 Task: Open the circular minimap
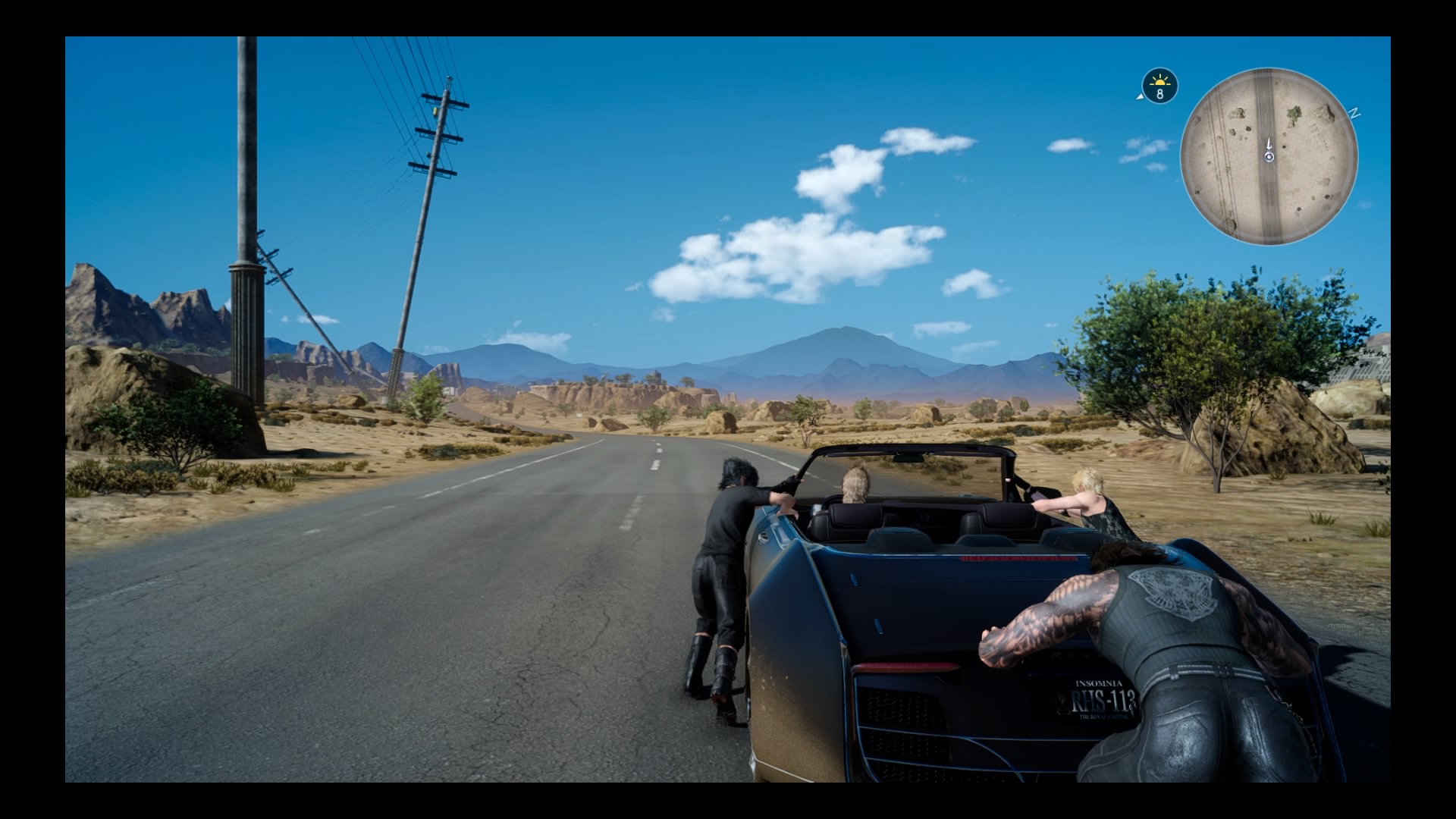point(1269,156)
